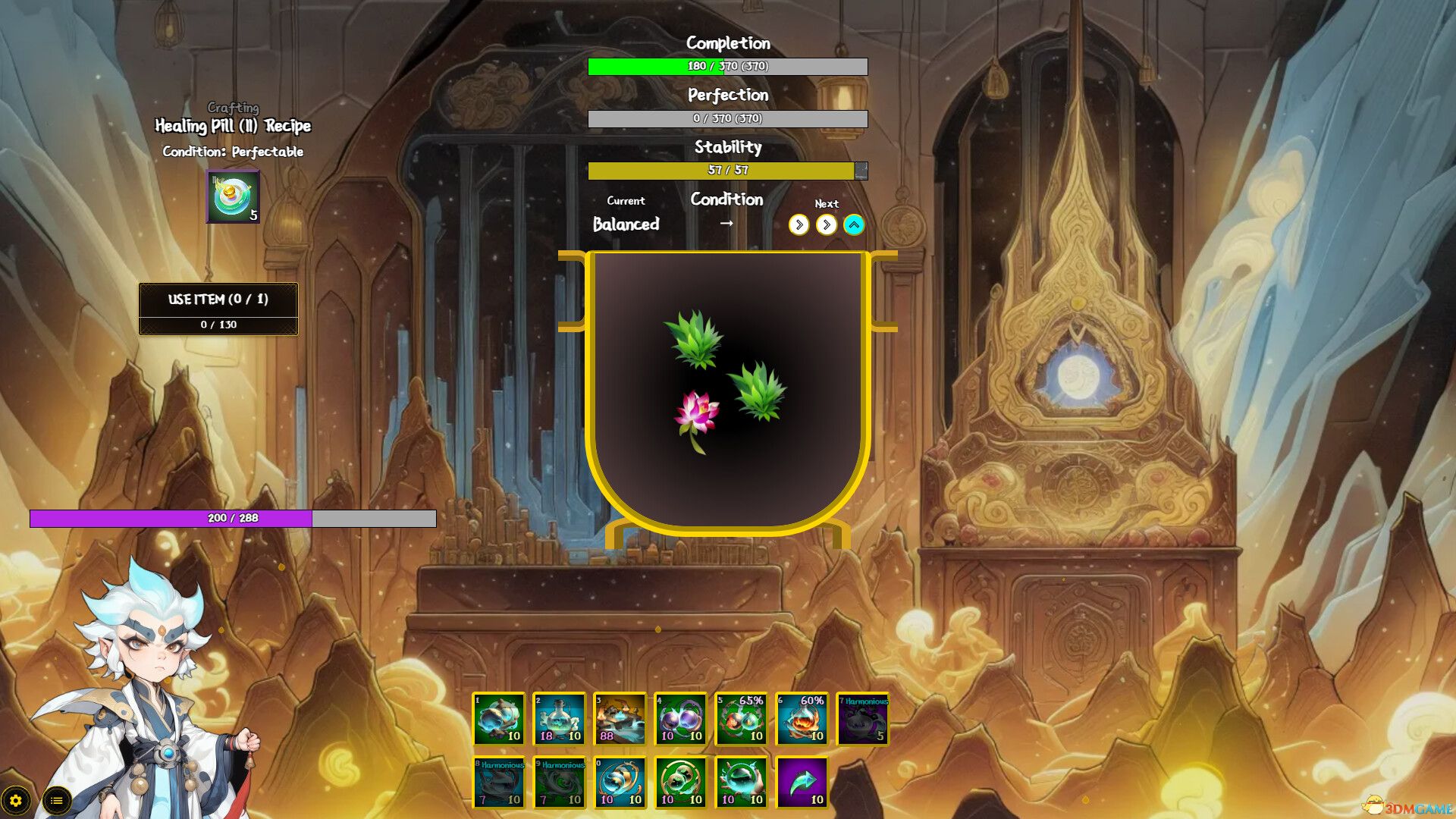The height and width of the screenshot is (819, 1456).
Task: Toggle the Harmonious skill numbered 9
Action: tap(560, 783)
